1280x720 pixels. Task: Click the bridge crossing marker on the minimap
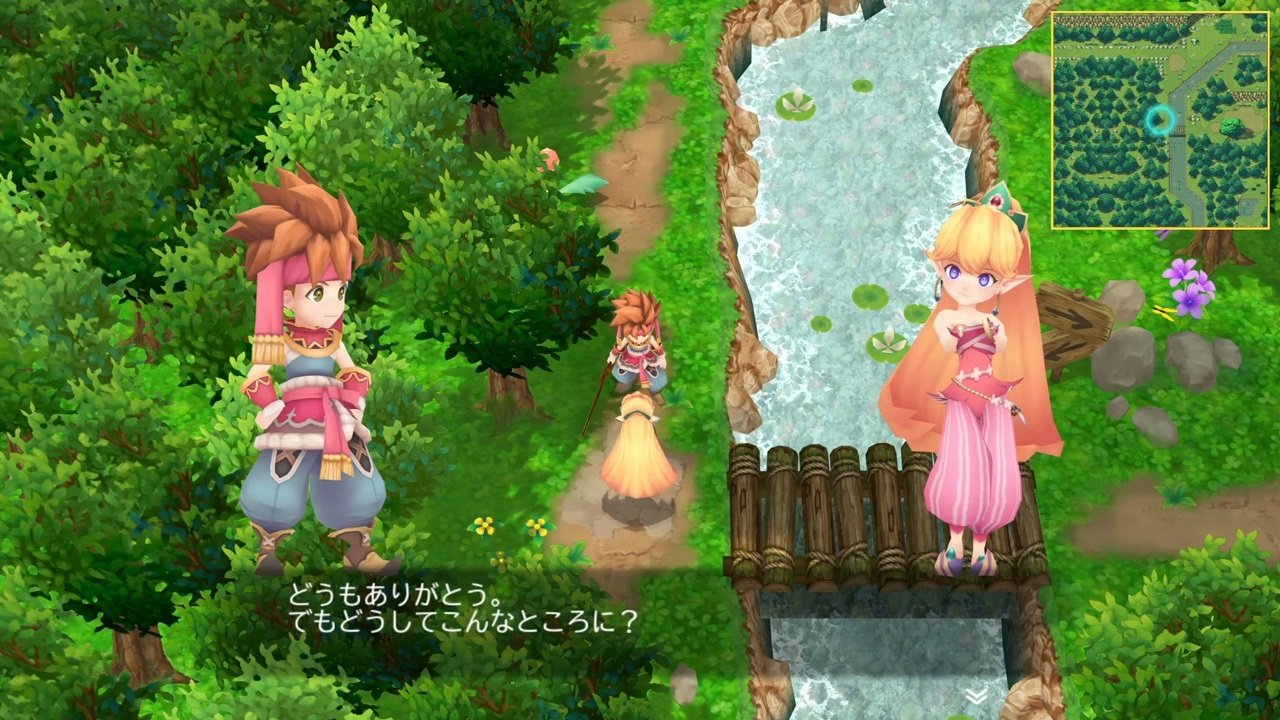[x=1180, y=130]
